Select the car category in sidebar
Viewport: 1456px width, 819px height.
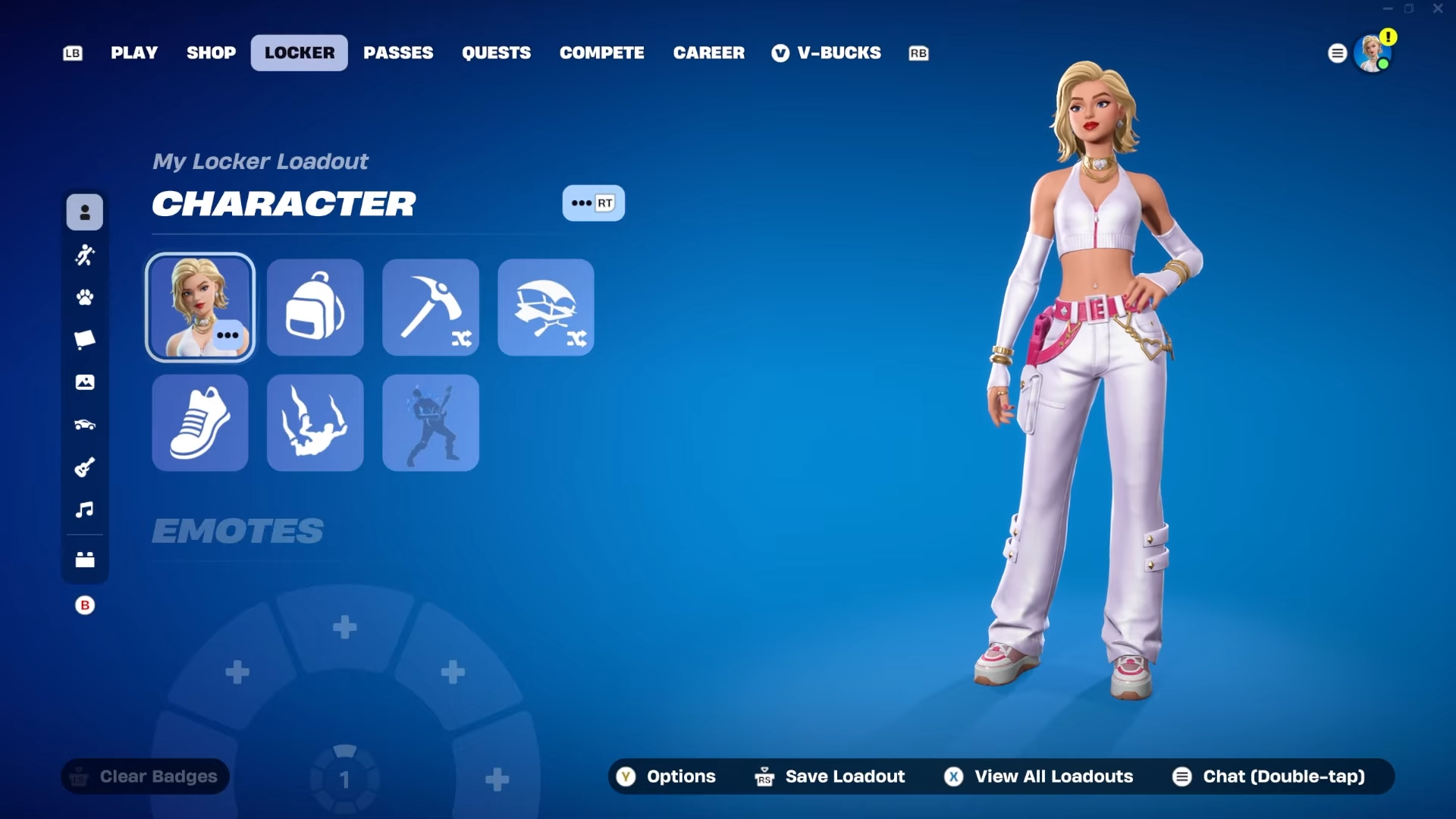[85, 425]
